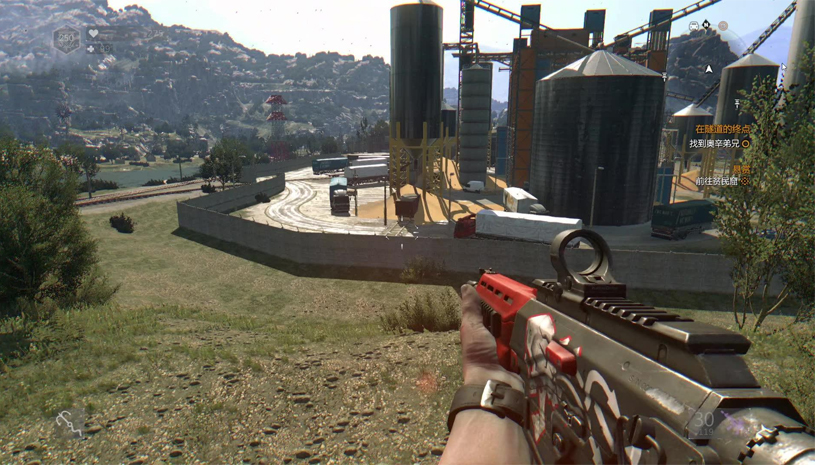Activate the grappling hook icon
This screenshot has width=815, height=465.
click(68, 424)
